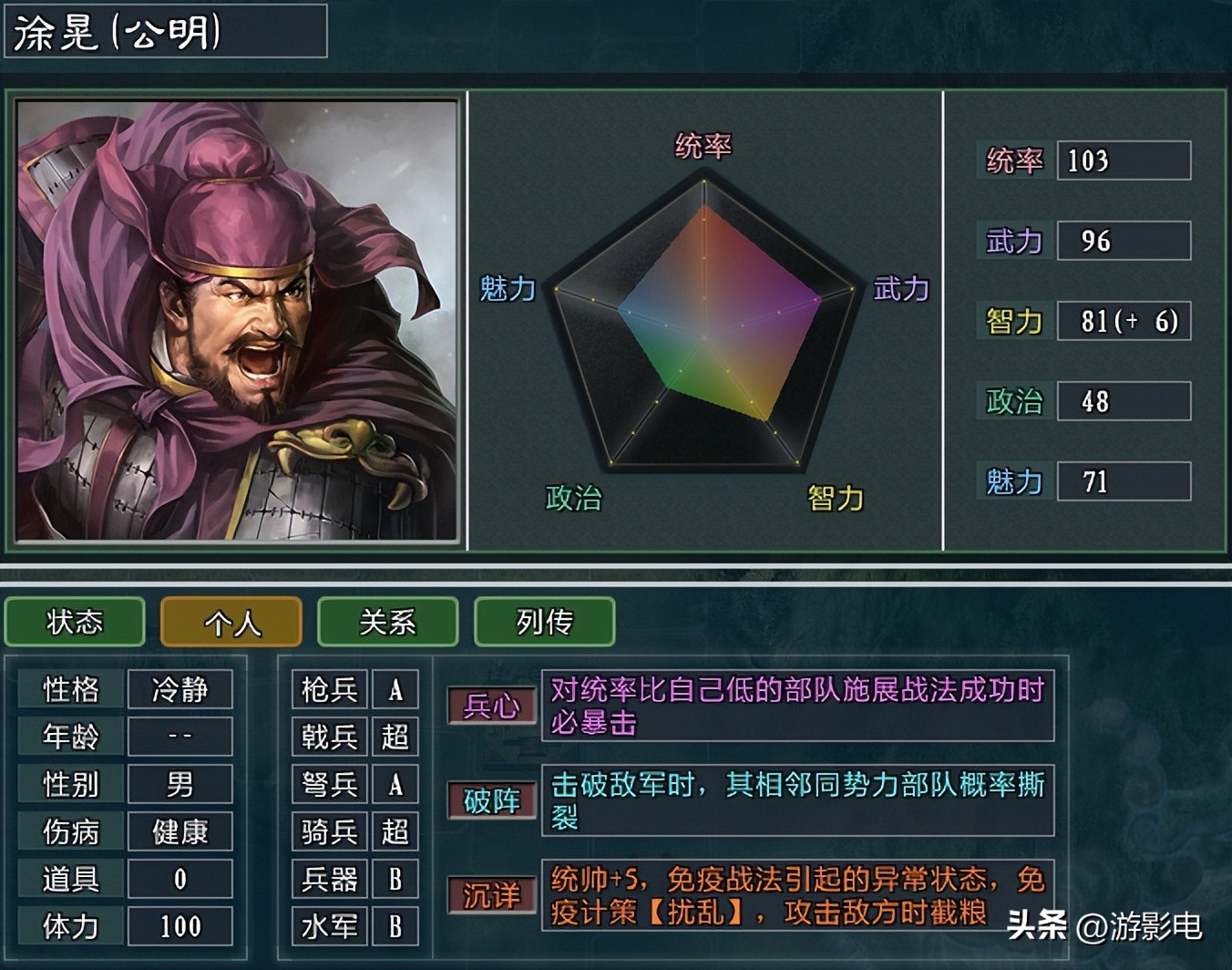The image size is (1232, 970).
Task: Switch to the 状态 tab
Action: 74,623
